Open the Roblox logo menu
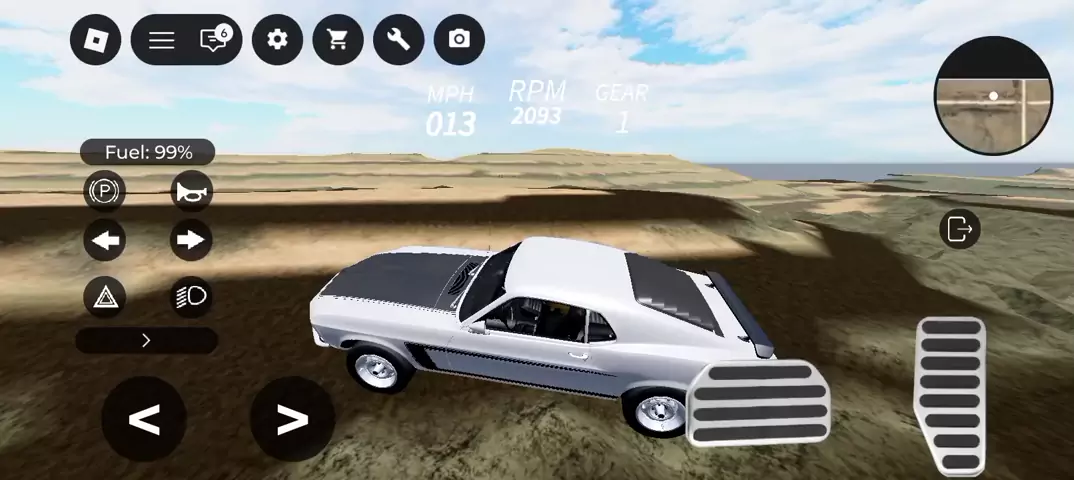Screen dimensions: 1074x480 pos(96,40)
